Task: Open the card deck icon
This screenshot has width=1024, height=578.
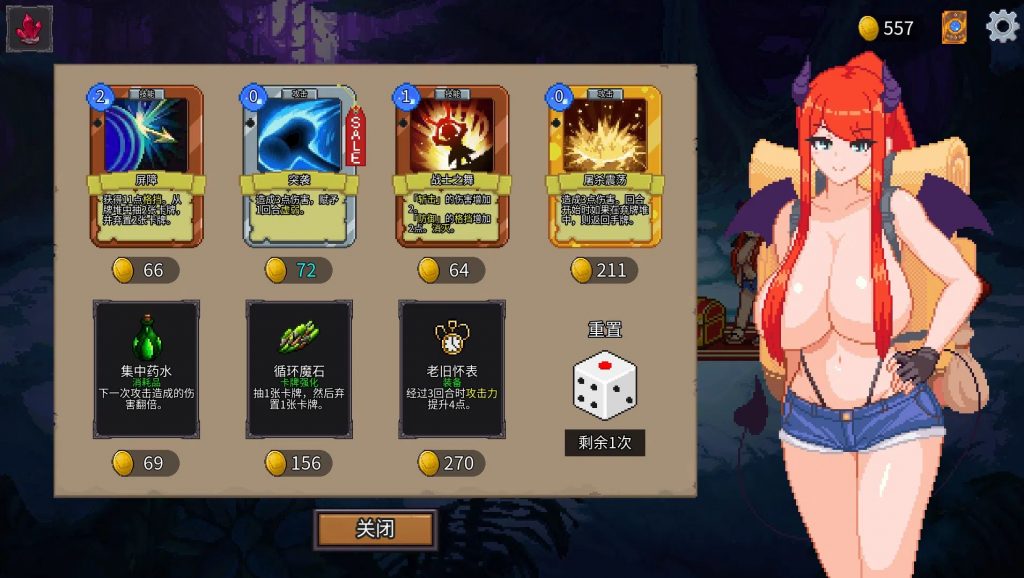Action: pos(954,27)
